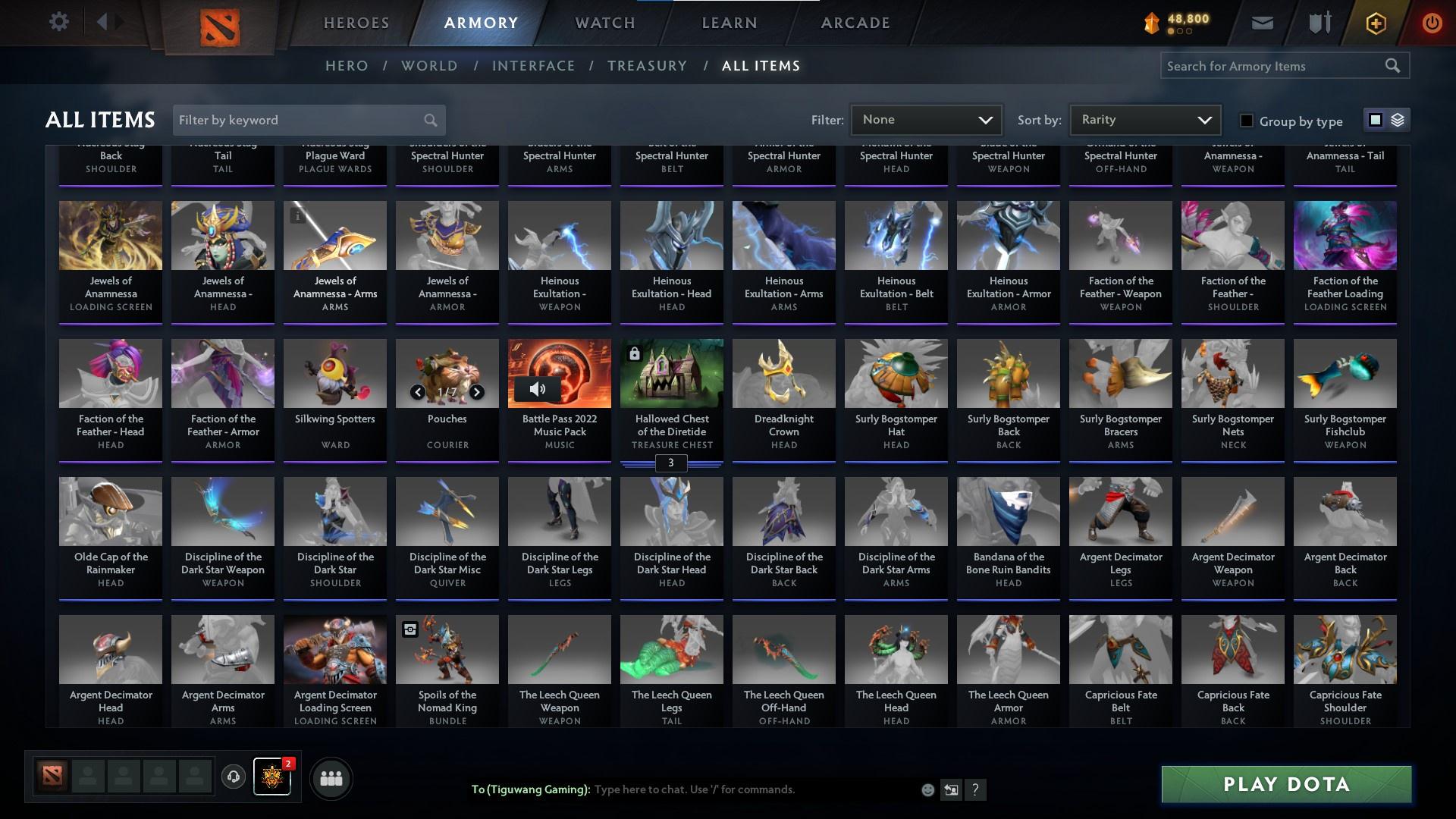Play the Battle Pass 2022 Music Pack speaker icon
Screen dimensions: 1456x819
(x=539, y=388)
